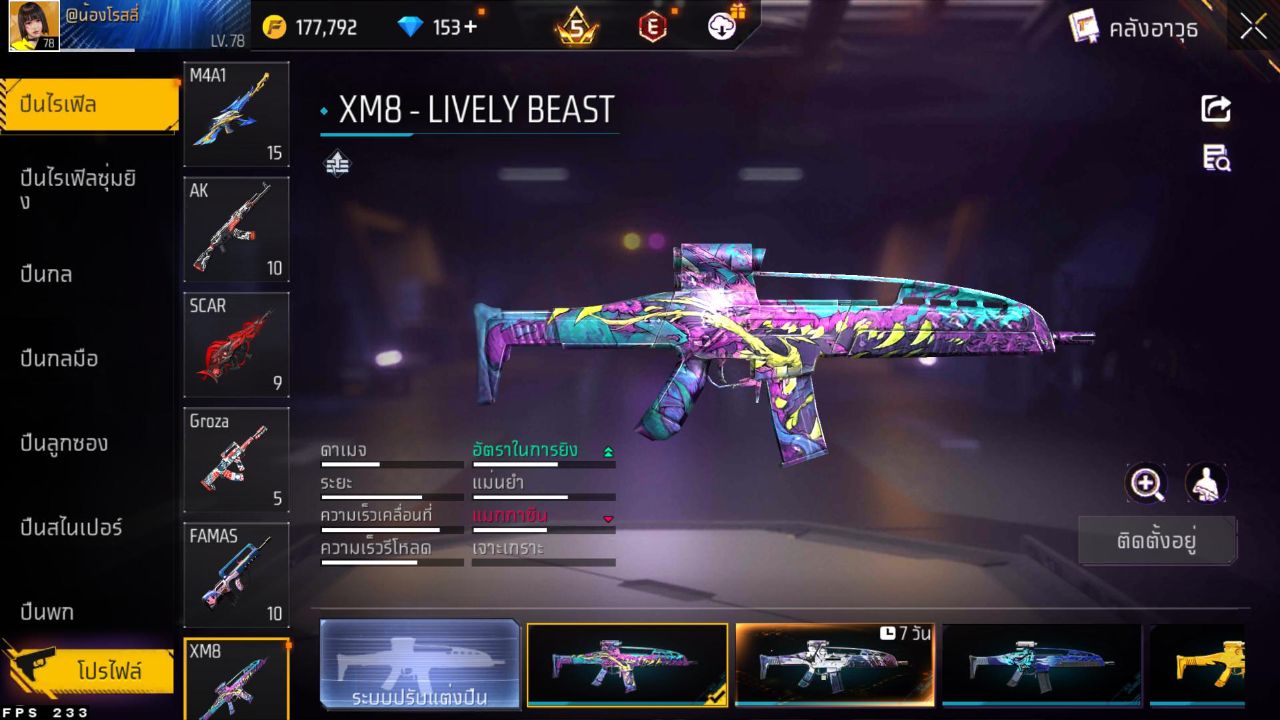Click the green up arrow on อัตราในการยิง stat
1280x720 pixels.
click(608, 451)
